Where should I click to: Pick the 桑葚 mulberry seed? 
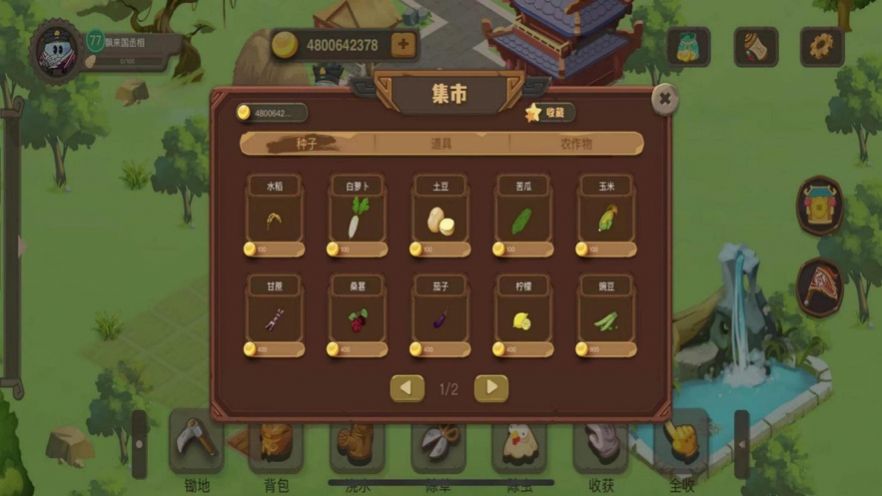pyautogui.click(x=357, y=316)
